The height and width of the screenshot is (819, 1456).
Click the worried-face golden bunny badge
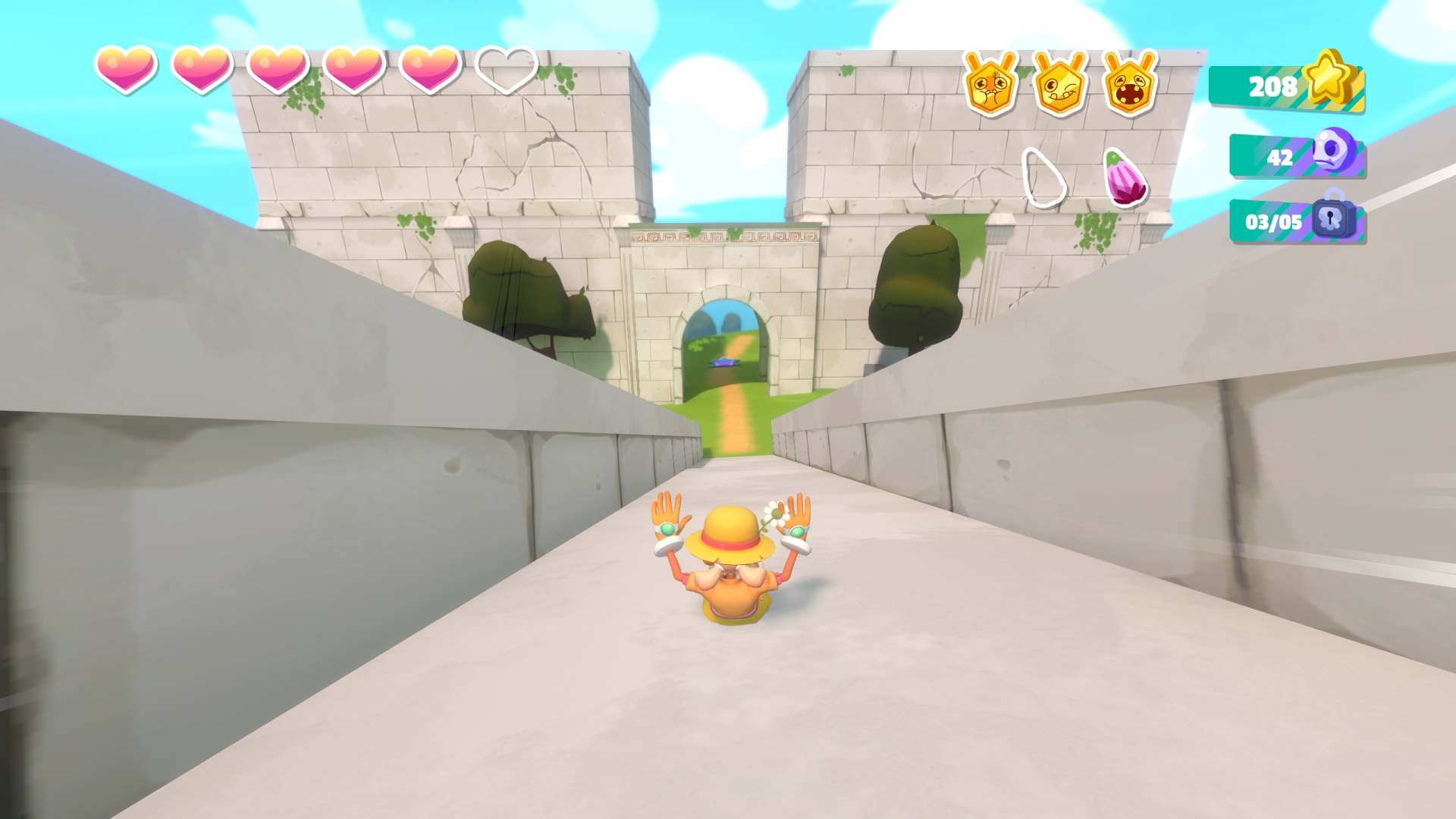coord(990,84)
